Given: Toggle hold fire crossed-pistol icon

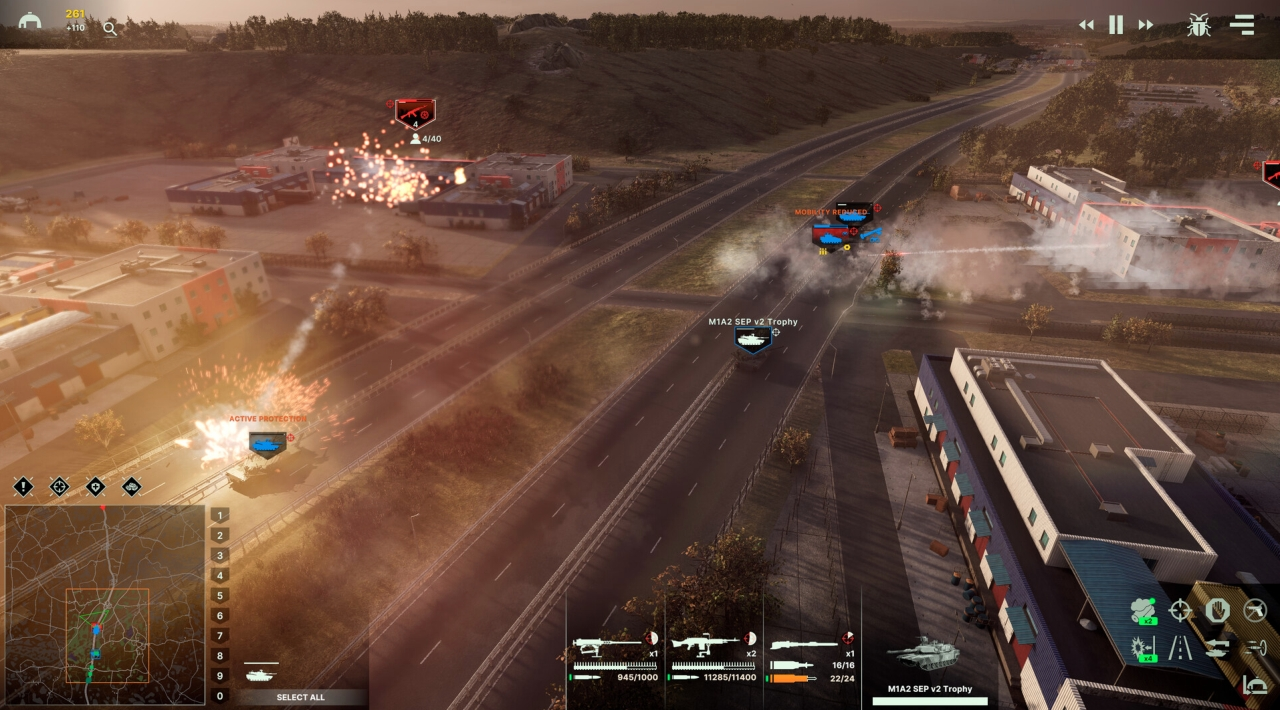Looking at the screenshot, I should click(1254, 610).
